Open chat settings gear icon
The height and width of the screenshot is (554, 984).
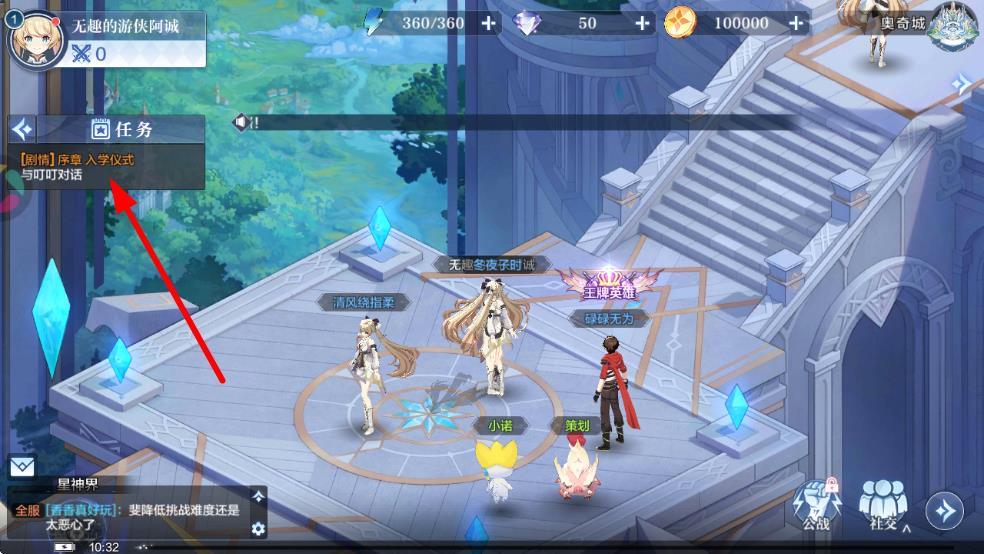click(x=258, y=528)
